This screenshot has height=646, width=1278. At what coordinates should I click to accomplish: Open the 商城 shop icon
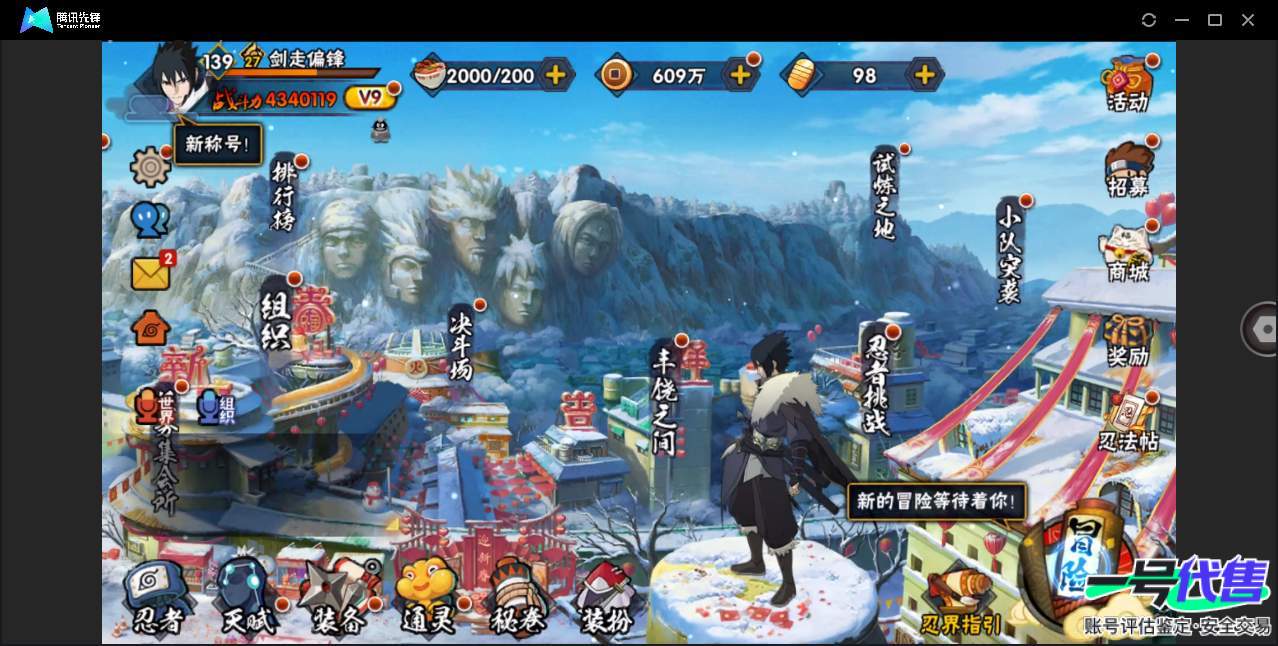(x=1128, y=254)
